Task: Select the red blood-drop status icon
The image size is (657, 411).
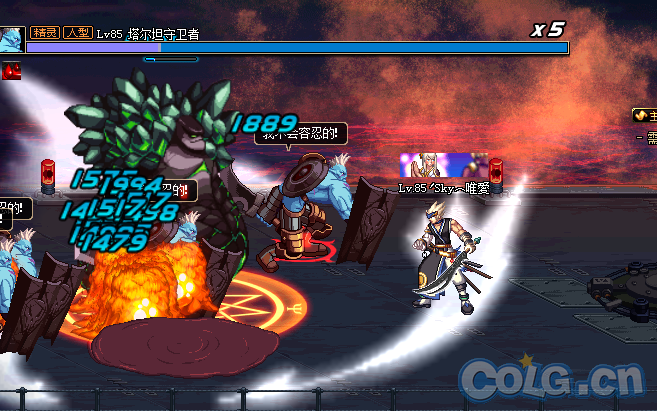Action: point(12,71)
